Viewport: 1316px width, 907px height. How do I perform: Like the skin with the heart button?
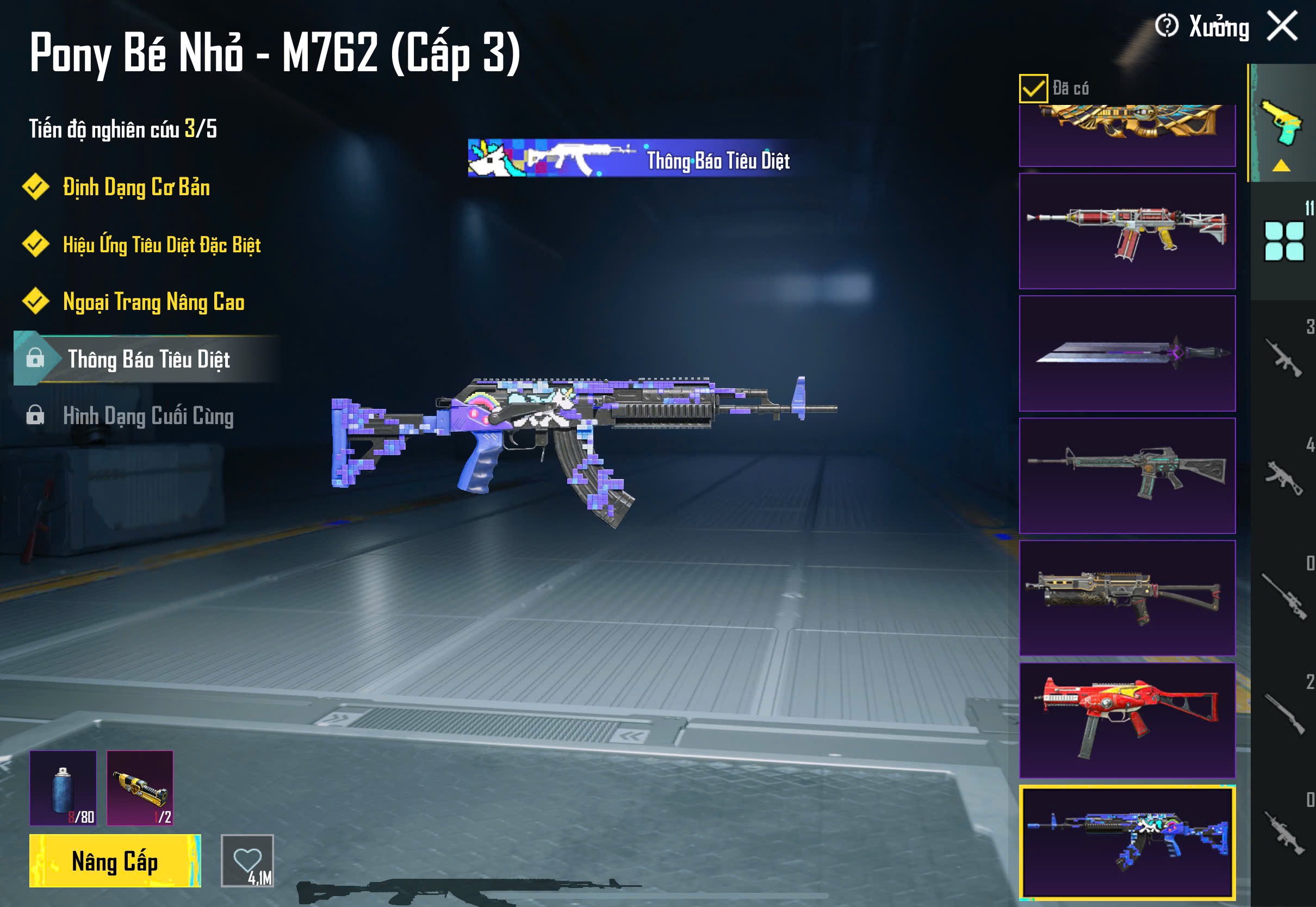click(247, 860)
